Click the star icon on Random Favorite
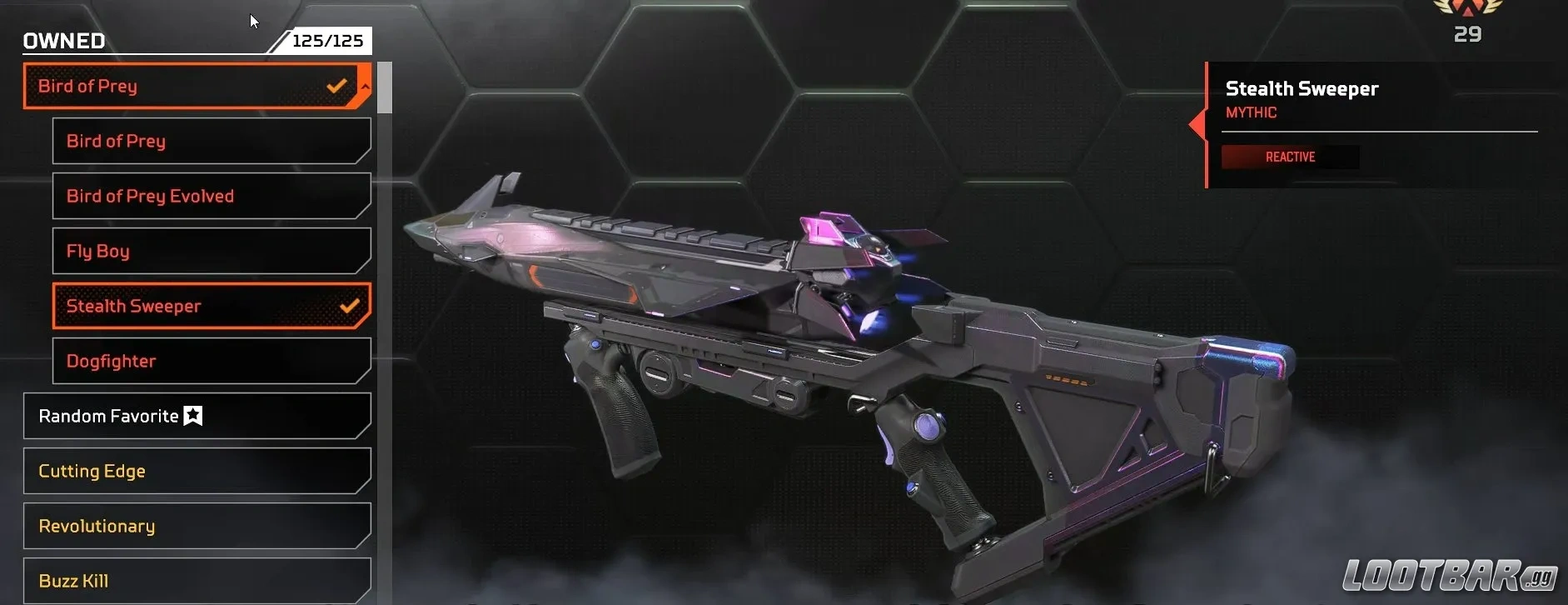The width and height of the screenshot is (1568, 605). [192, 416]
